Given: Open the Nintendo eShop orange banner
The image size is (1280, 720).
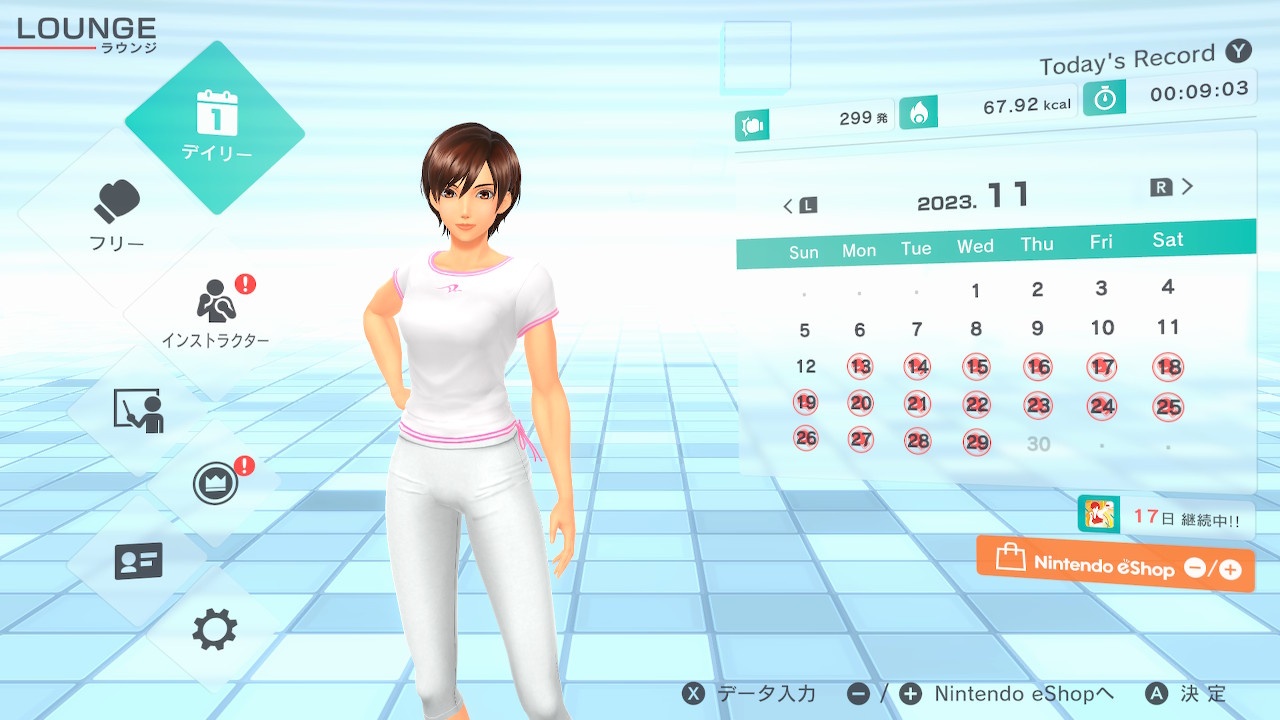Looking at the screenshot, I should (x=1115, y=565).
